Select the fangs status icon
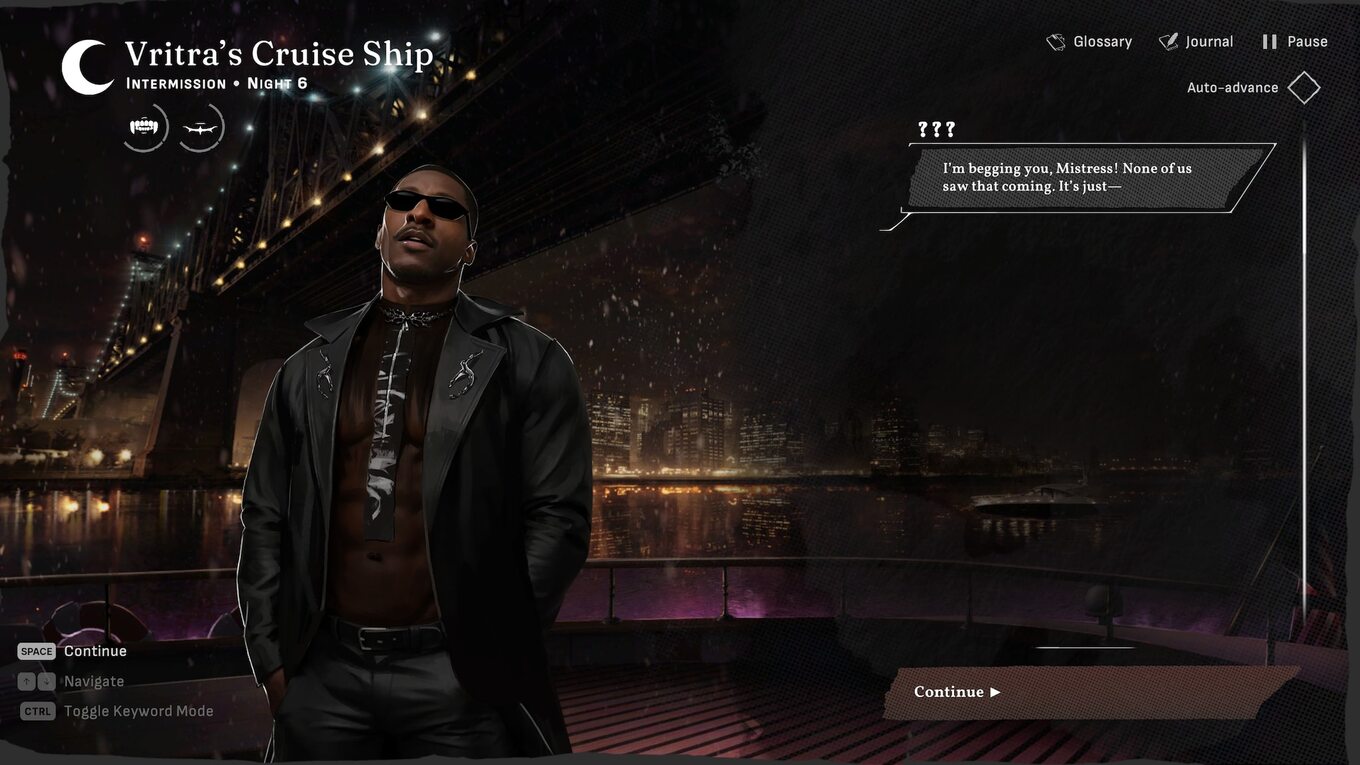The width and height of the screenshot is (1360, 765). pos(145,128)
